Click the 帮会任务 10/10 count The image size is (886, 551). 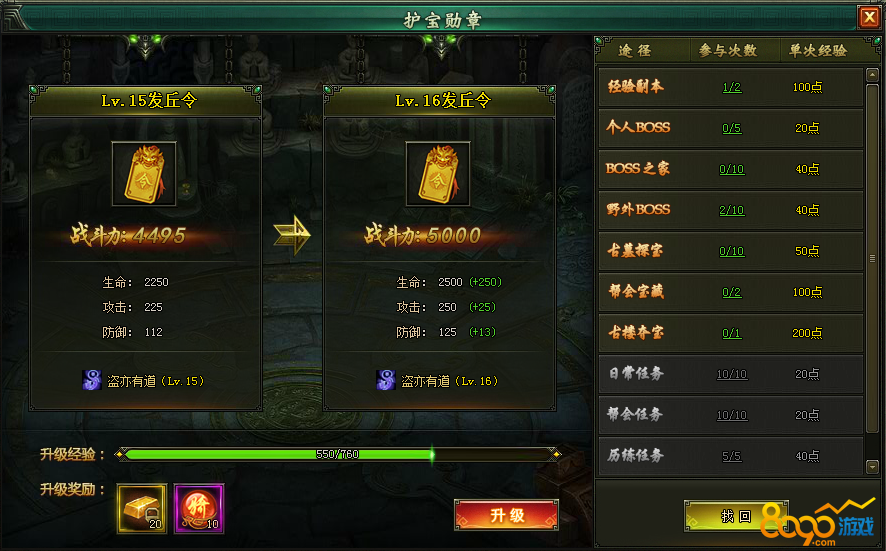[731, 415]
